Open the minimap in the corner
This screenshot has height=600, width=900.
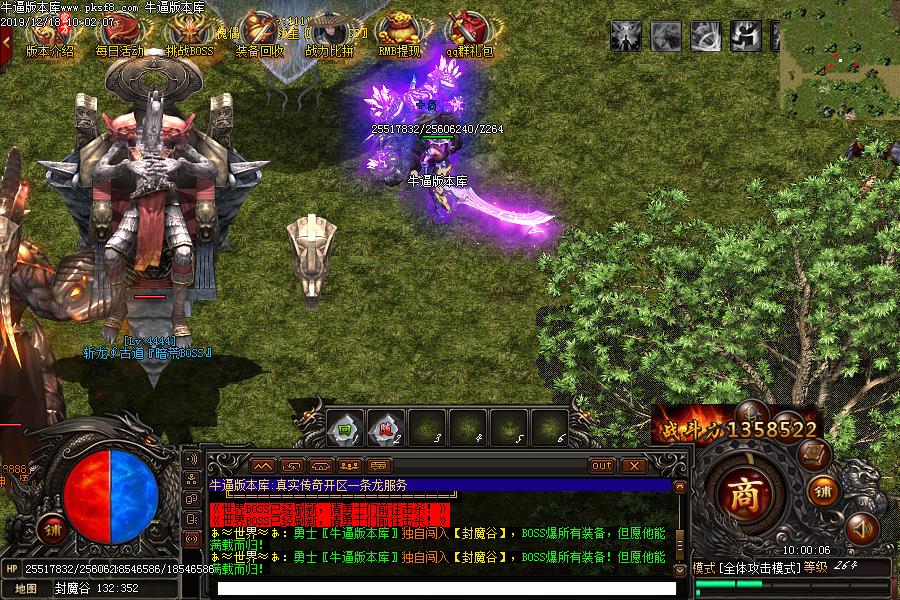point(839,58)
